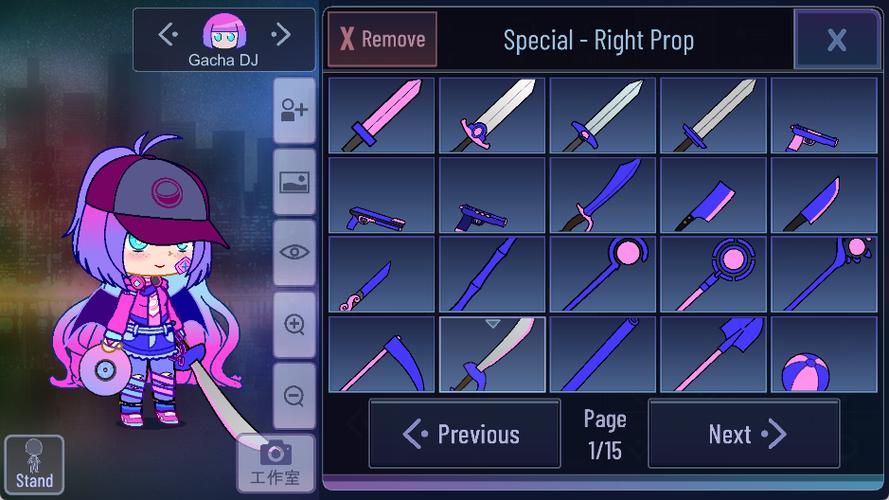Switch to the next character with right arrow

(281, 35)
